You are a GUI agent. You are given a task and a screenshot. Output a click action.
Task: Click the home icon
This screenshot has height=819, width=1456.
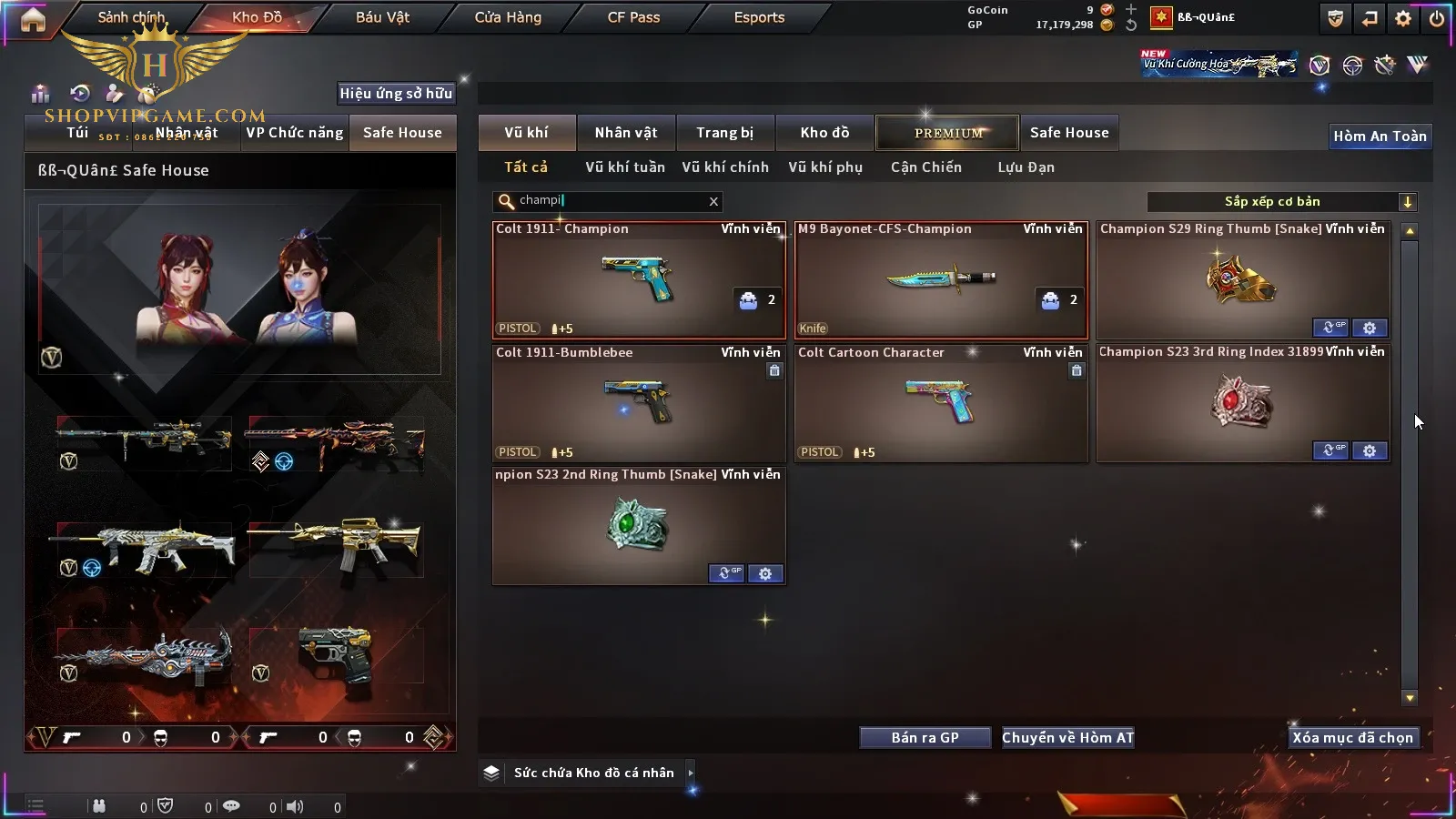pos(33,20)
